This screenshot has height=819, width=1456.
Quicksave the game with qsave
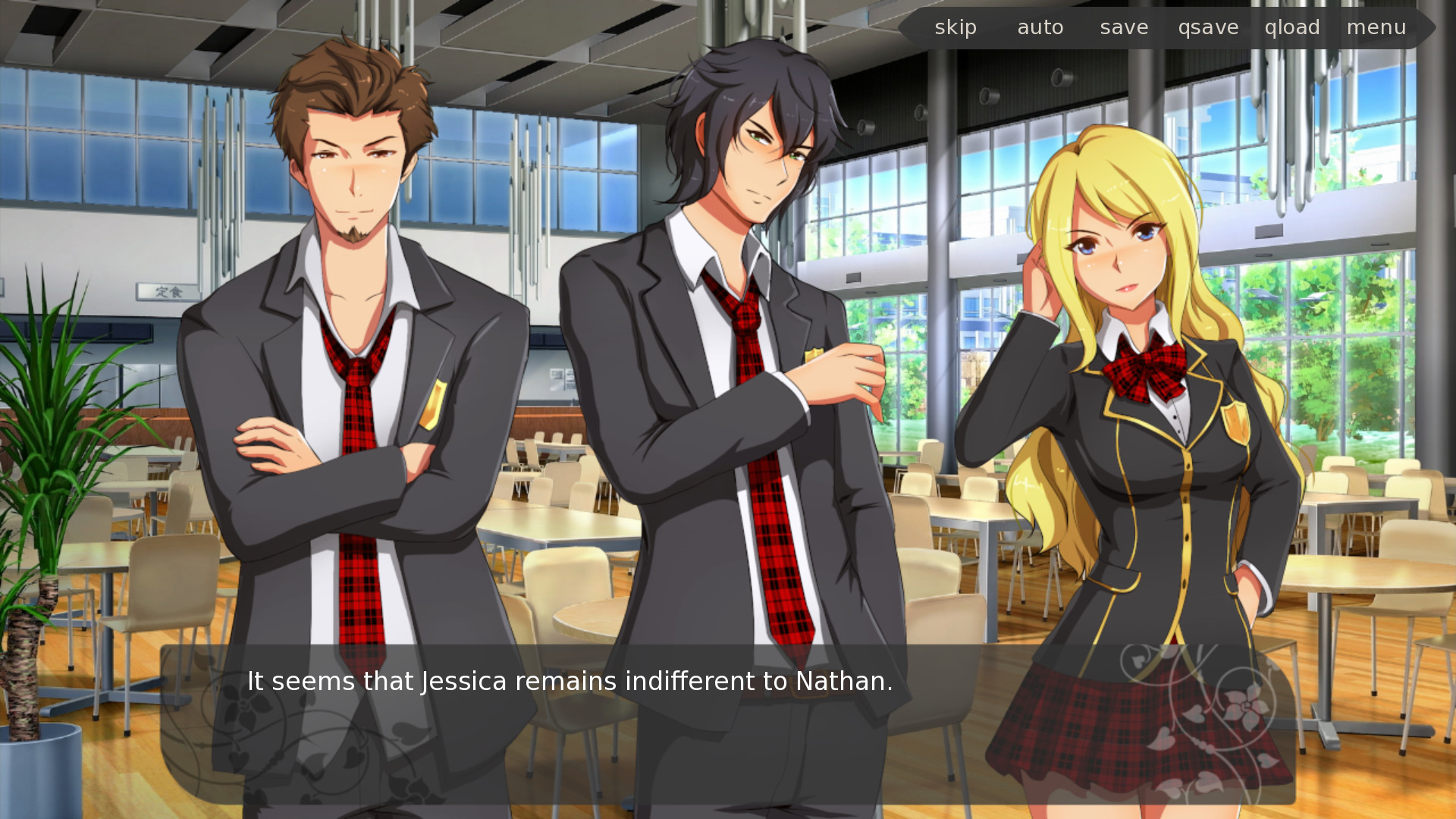1209,27
